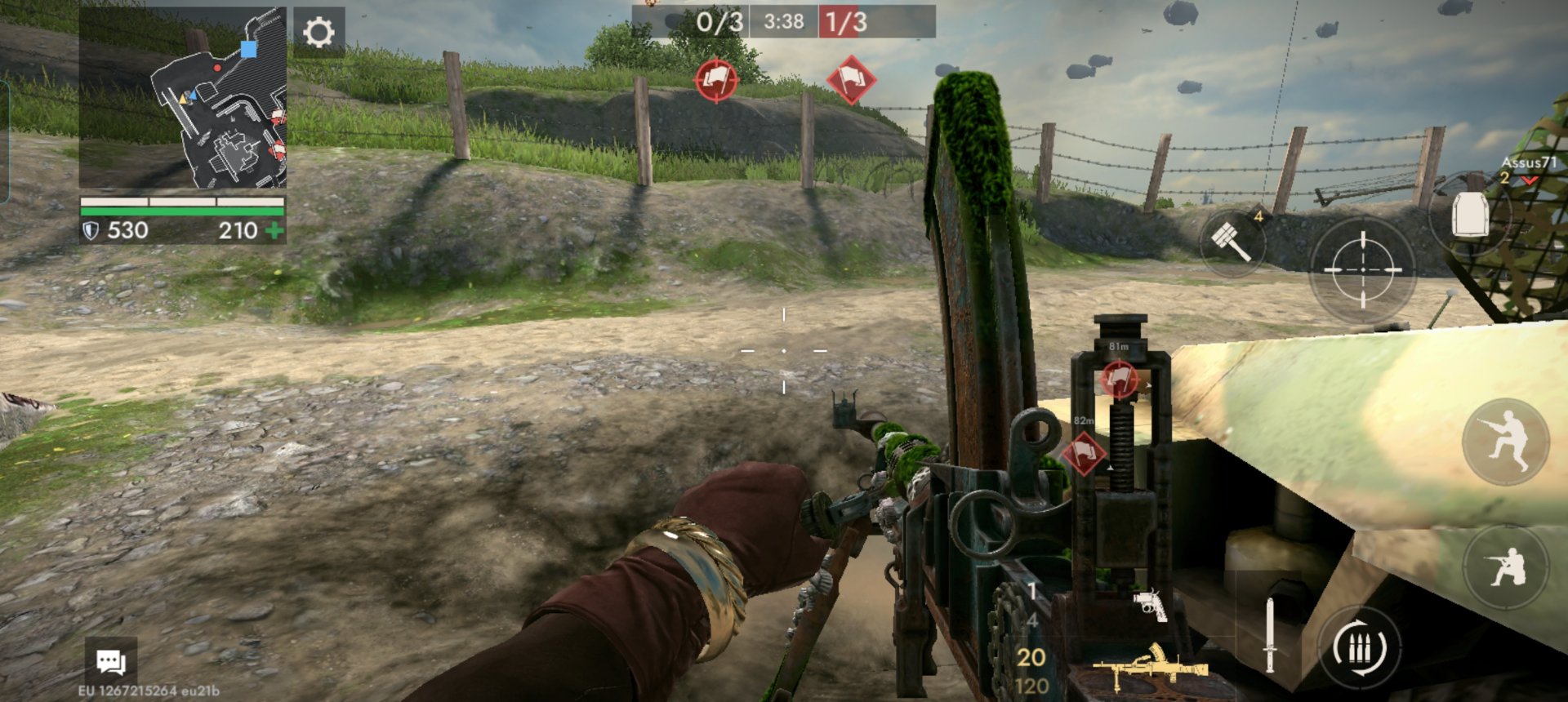Viewport: 1568px width, 702px height.
Task: Aim down sights with the crosshair button
Action: coord(1362,269)
